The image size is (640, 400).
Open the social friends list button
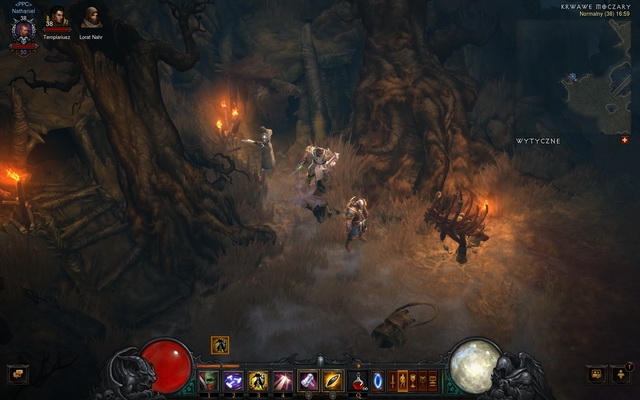(x=620, y=375)
